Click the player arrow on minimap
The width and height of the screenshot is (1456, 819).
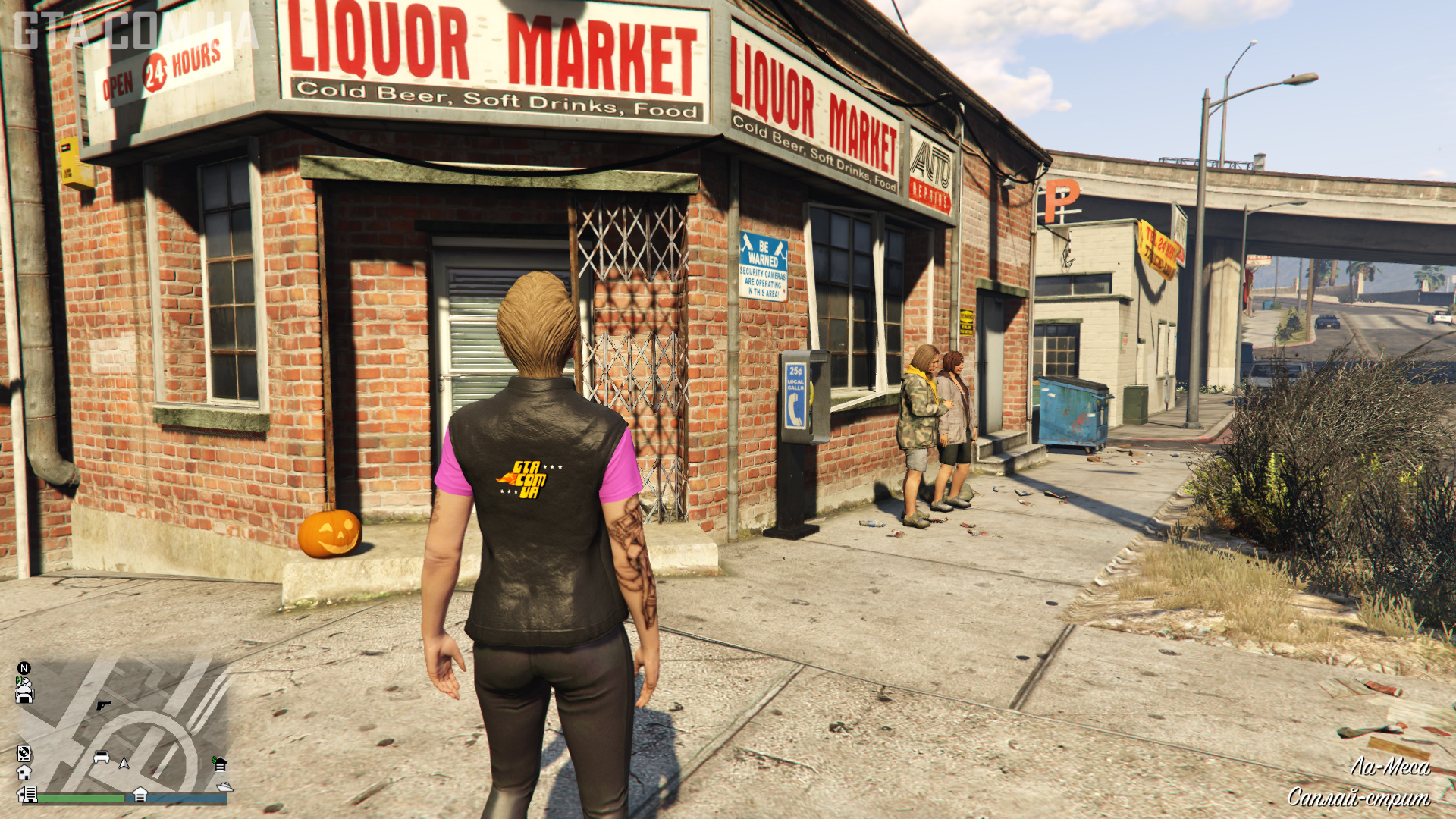point(124,763)
